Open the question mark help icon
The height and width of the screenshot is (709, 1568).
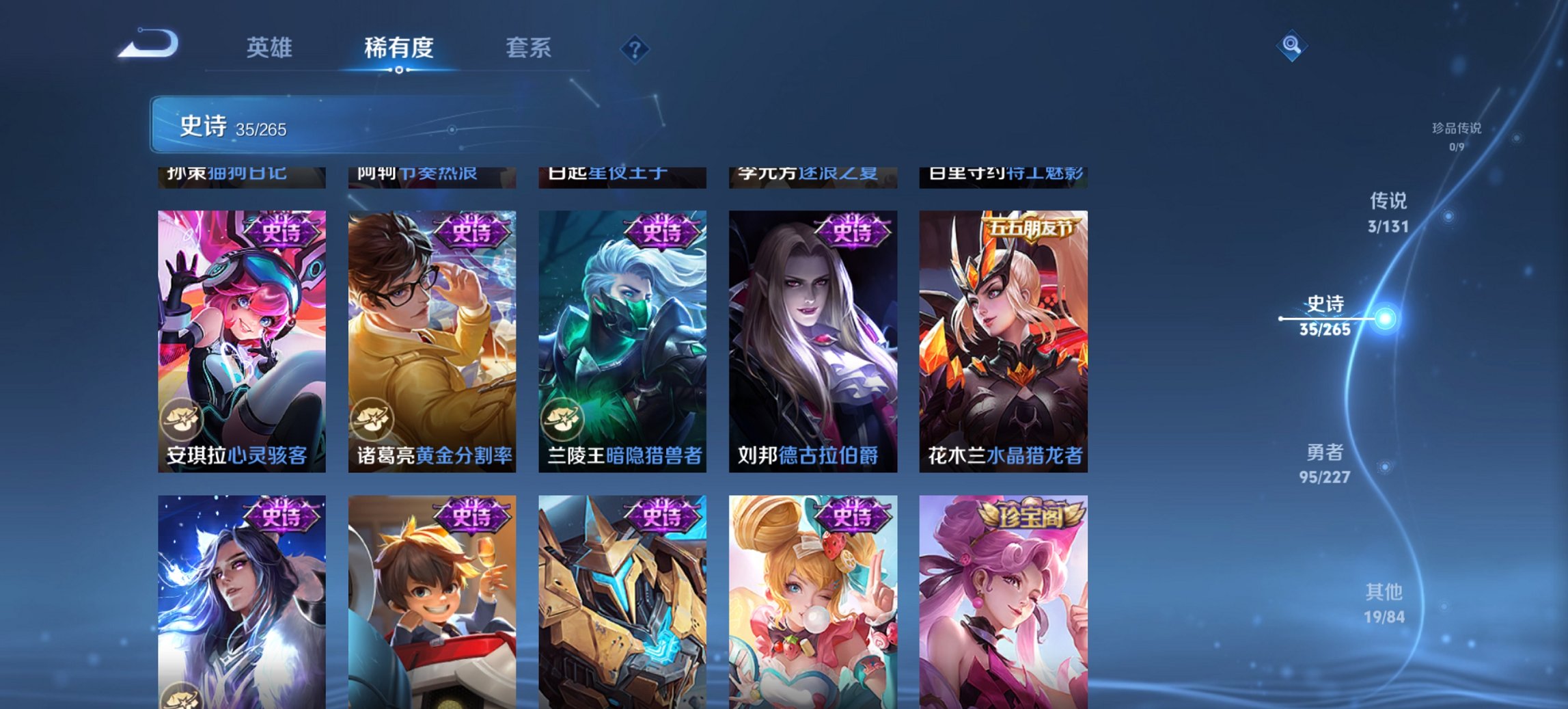click(x=634, y=48)
